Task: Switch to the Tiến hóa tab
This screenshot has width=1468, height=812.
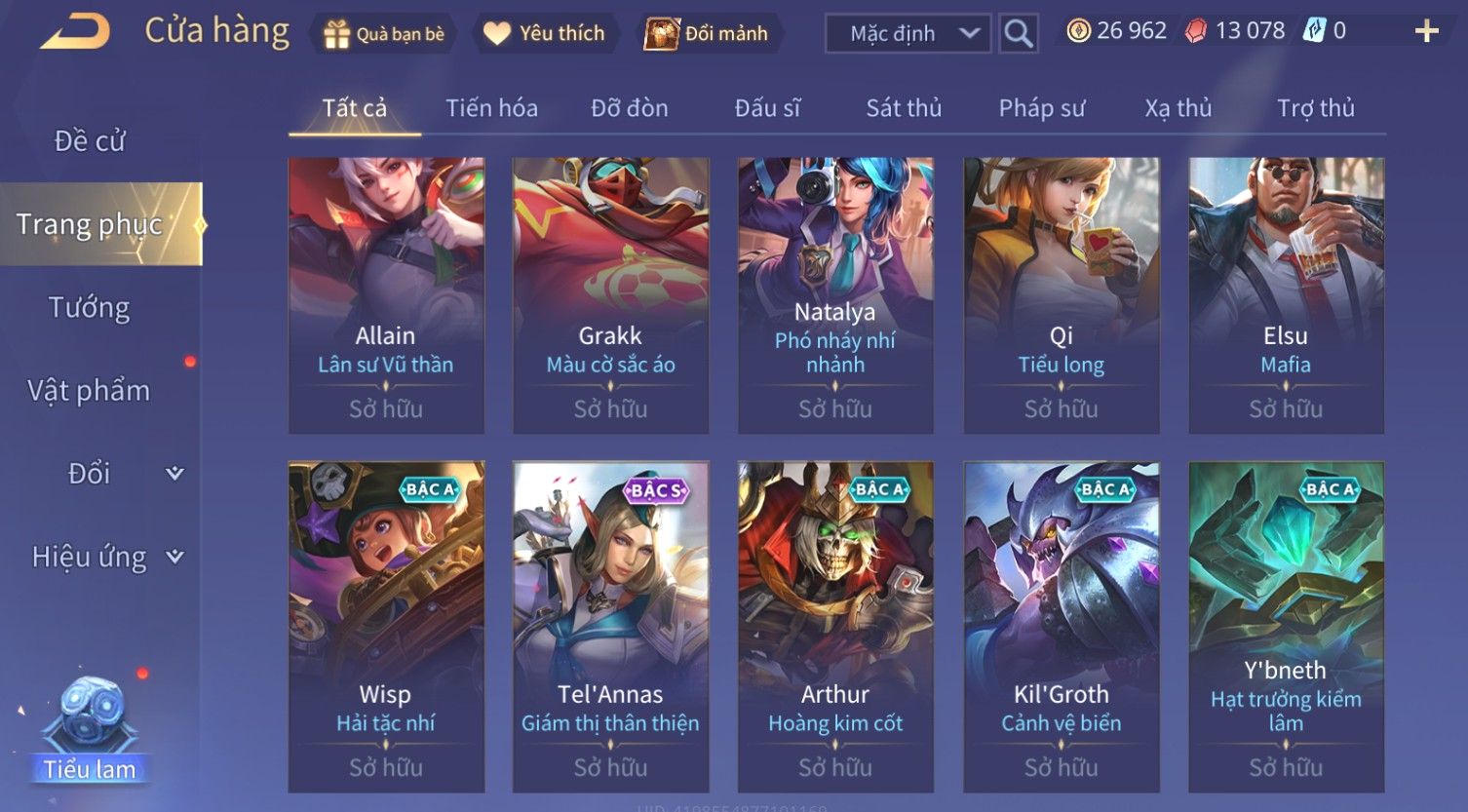Action: [x=491, y=108]
